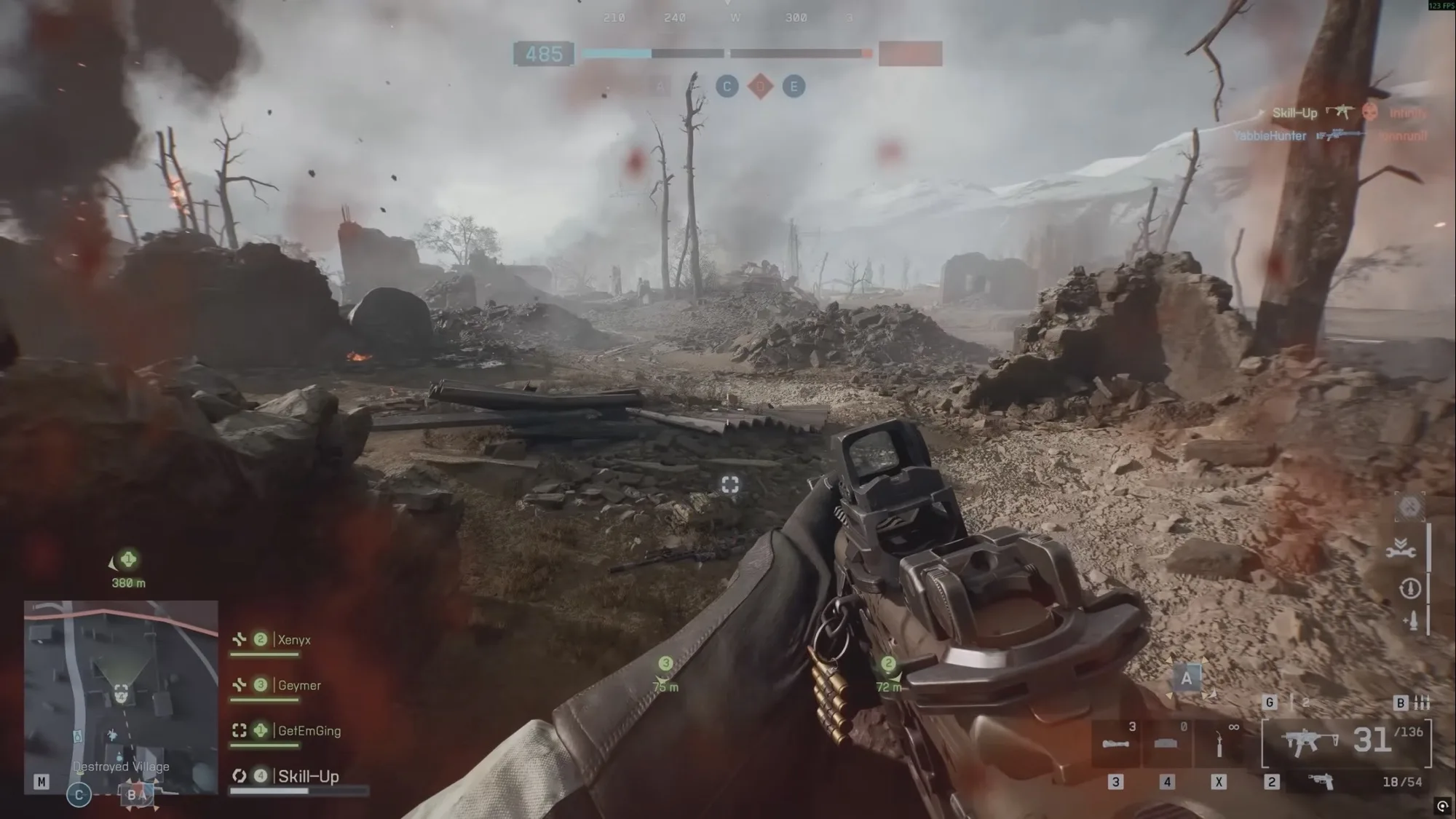Click the fire mode bullets indicator
1456x819 pixels.
coord(1421,703)
